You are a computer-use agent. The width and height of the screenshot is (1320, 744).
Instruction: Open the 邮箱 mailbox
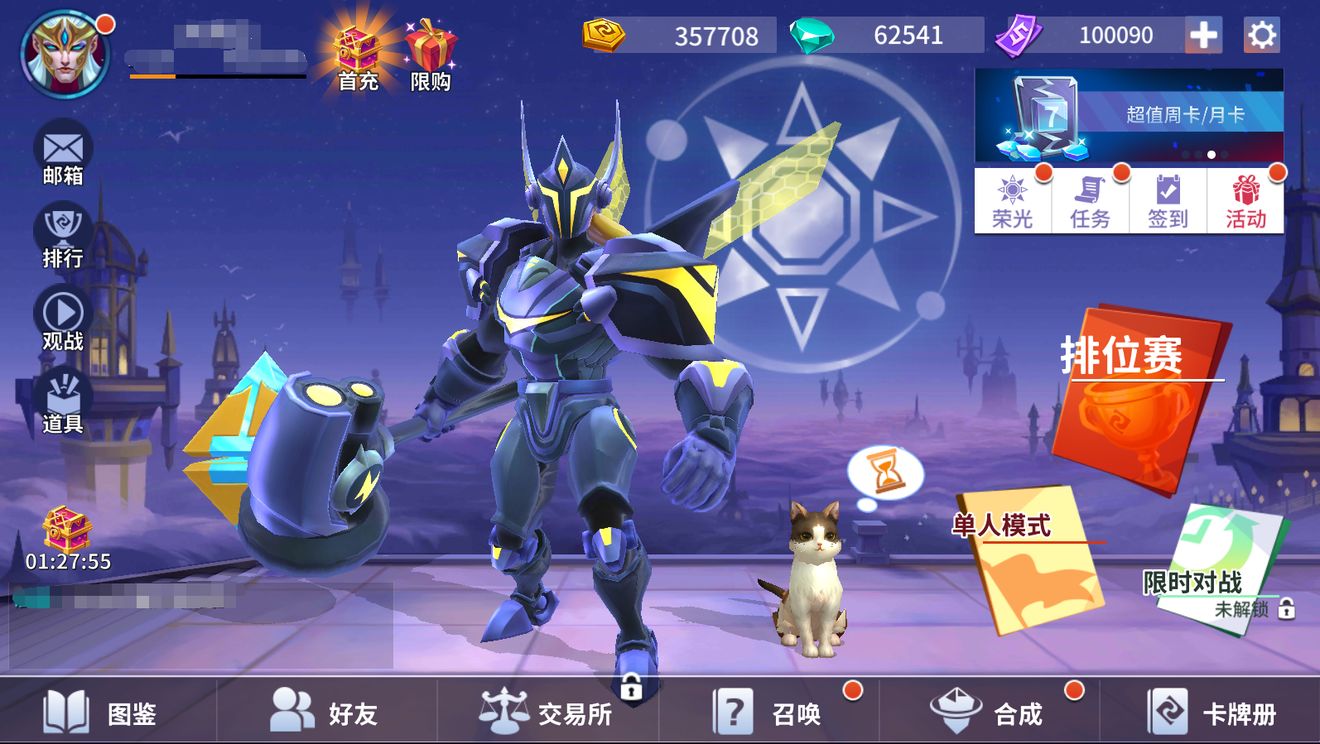(63, 155)
